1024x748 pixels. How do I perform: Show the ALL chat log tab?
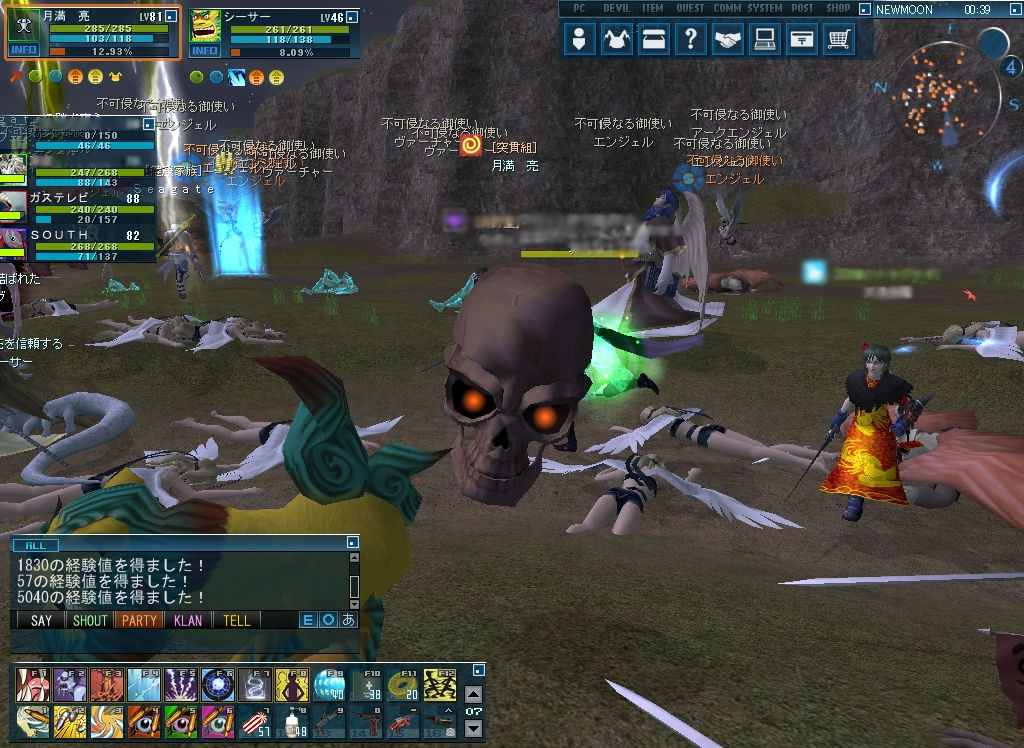(x=35, y=545)
